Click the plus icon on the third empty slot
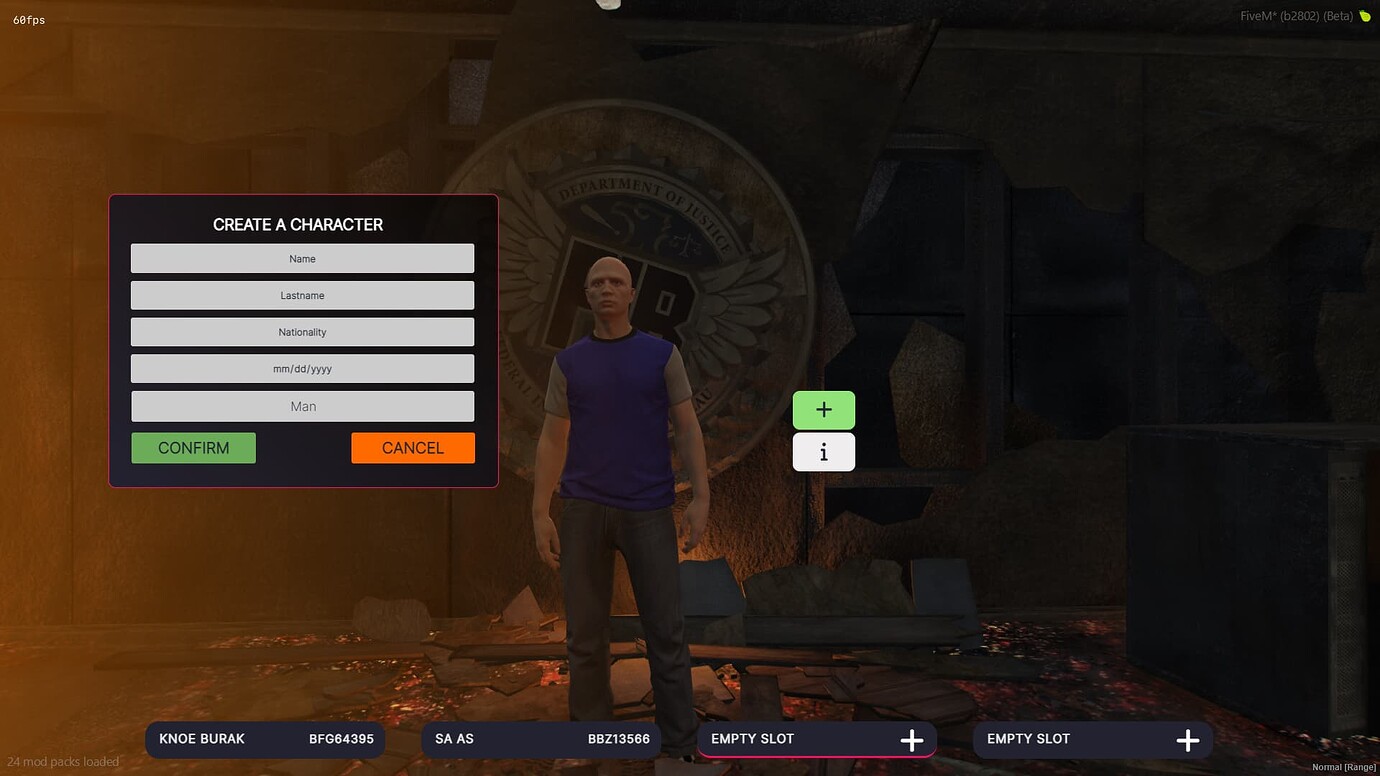1380x776 pixels. 911,740
